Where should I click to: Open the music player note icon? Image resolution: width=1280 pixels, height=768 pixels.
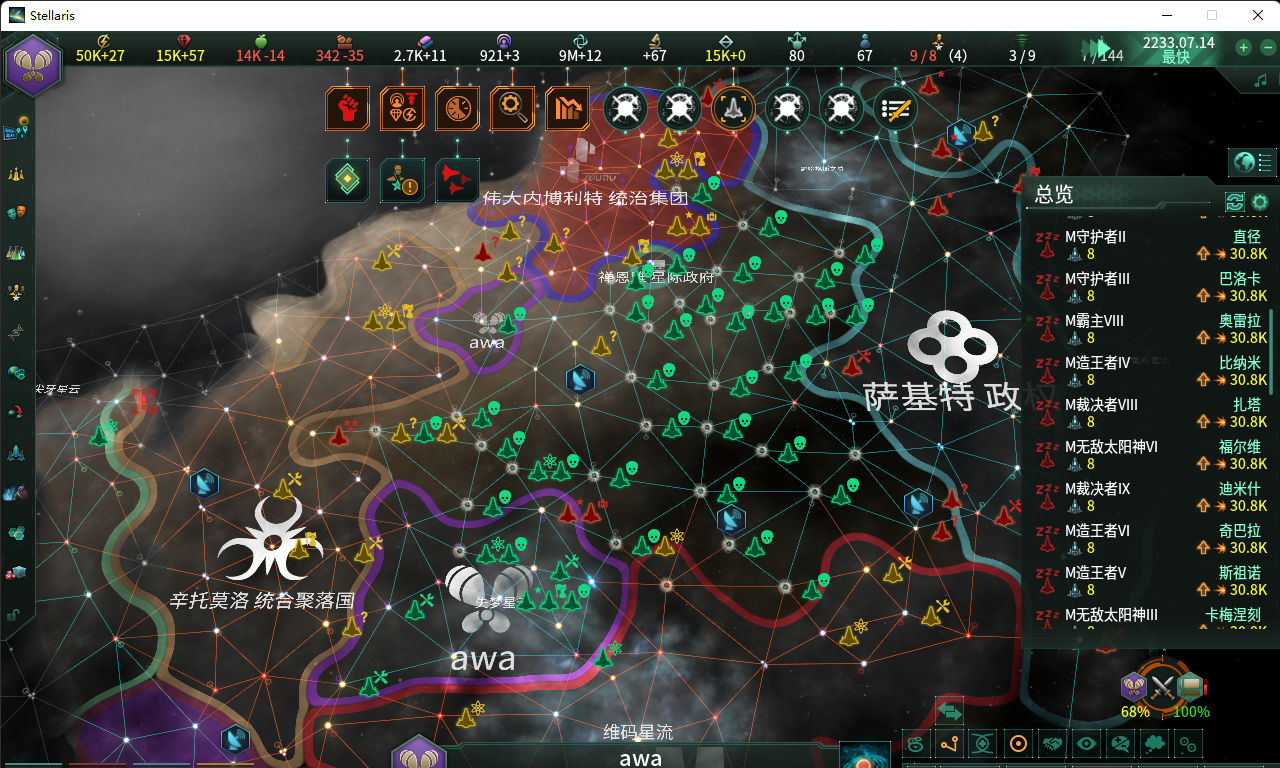[x=1260, y=79]
